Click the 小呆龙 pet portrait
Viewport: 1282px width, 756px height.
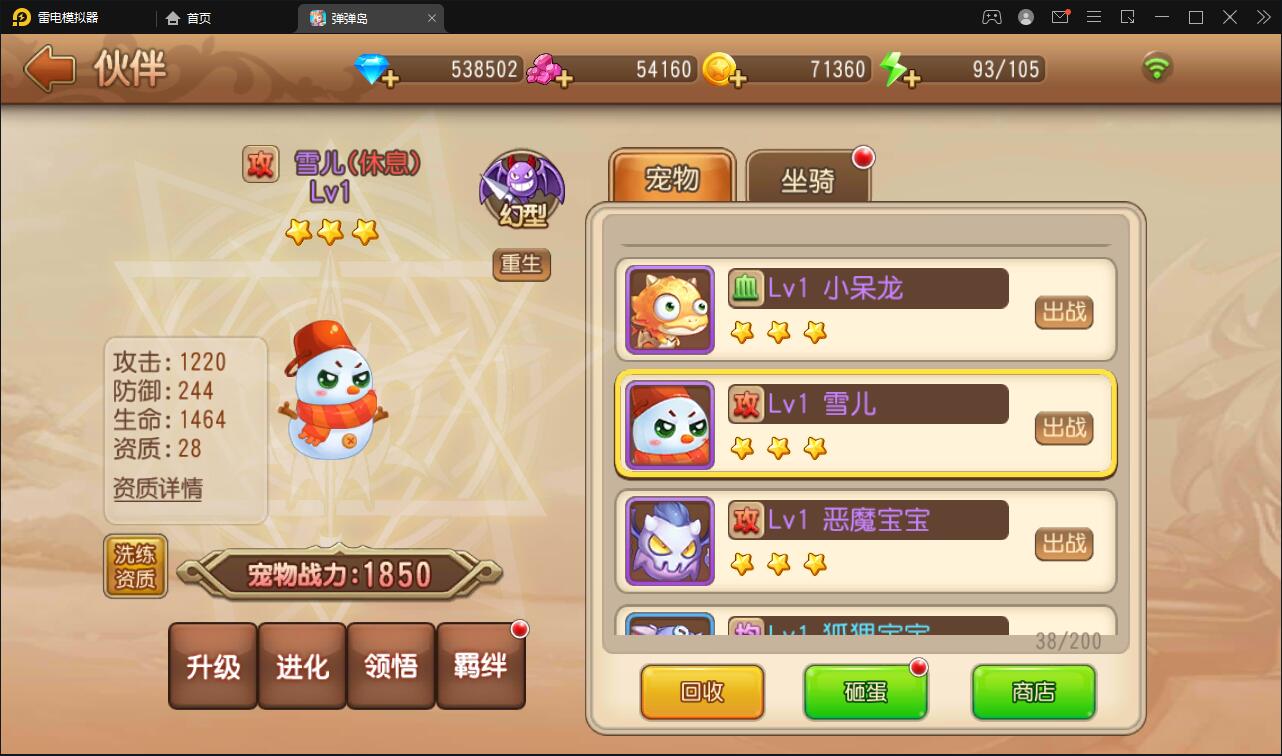pyautogui.click(x=668, y=309)
